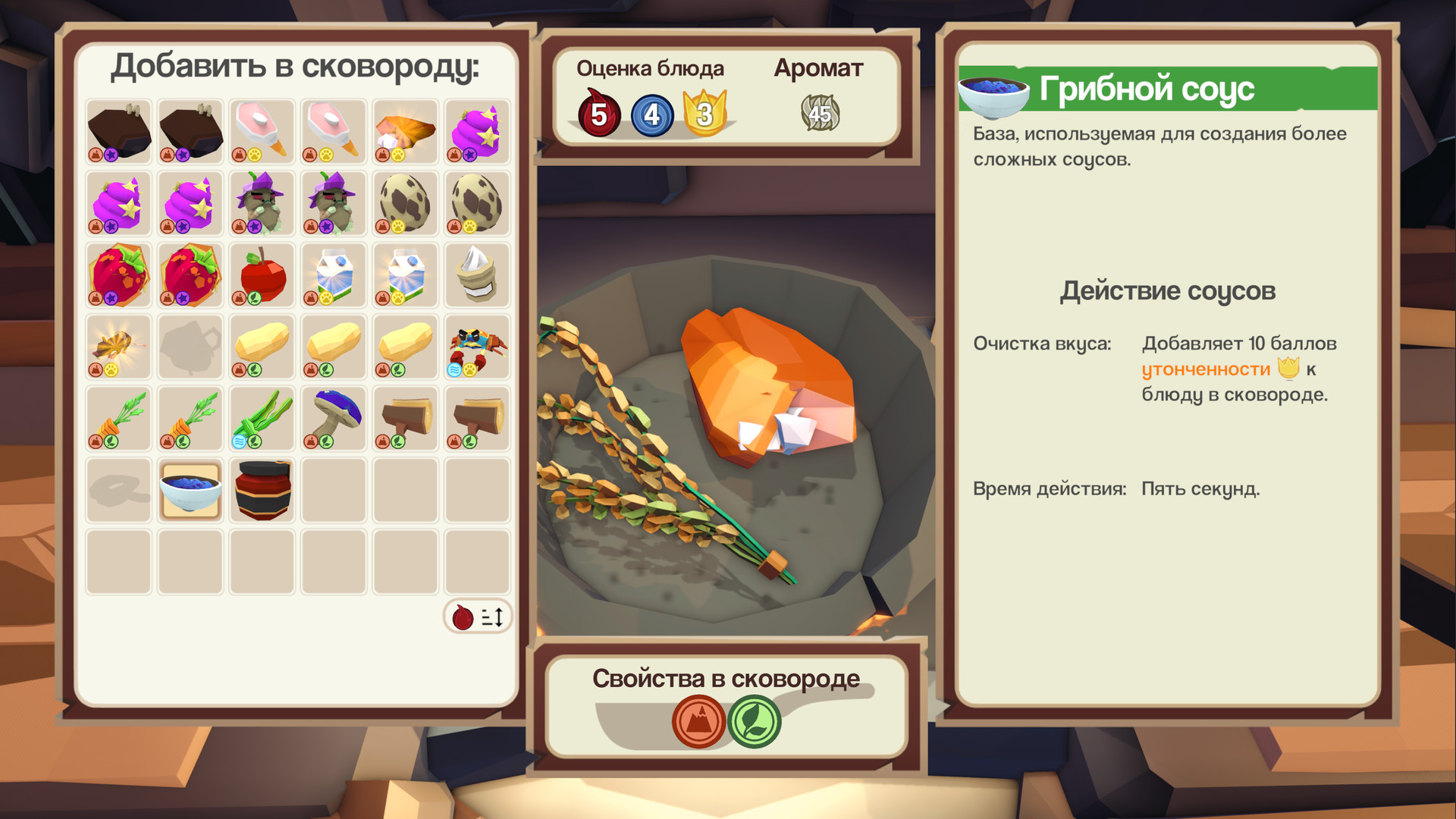
Task: Choose the strawberry from the ingredient grid
Action: coord(117,275)
